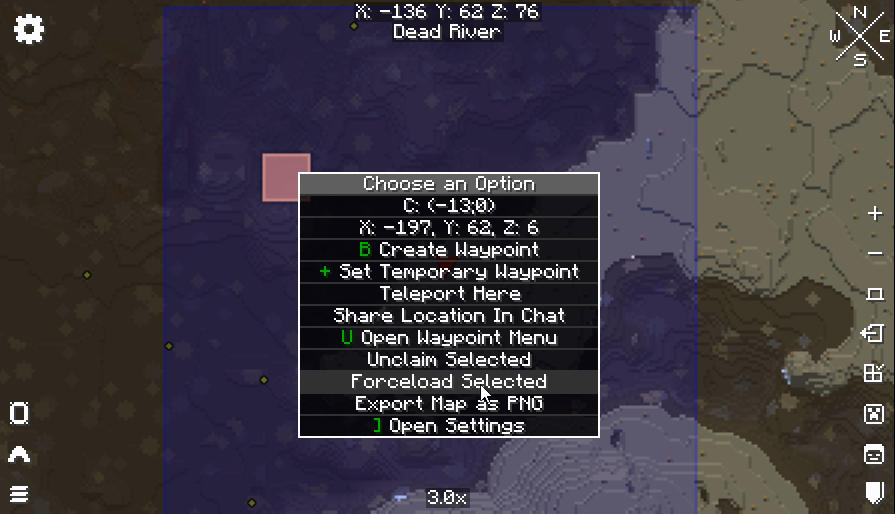Click the creeper face icon

(x=875, y=414)
